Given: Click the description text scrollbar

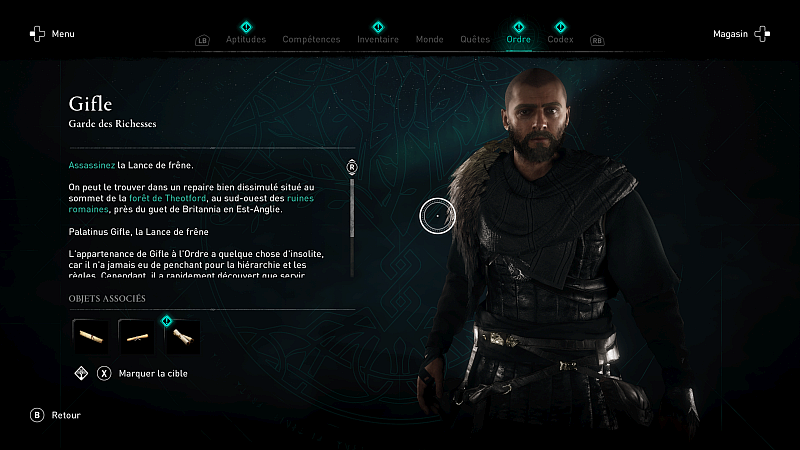Looking at the screenshot, I should (x=352, y=207).
